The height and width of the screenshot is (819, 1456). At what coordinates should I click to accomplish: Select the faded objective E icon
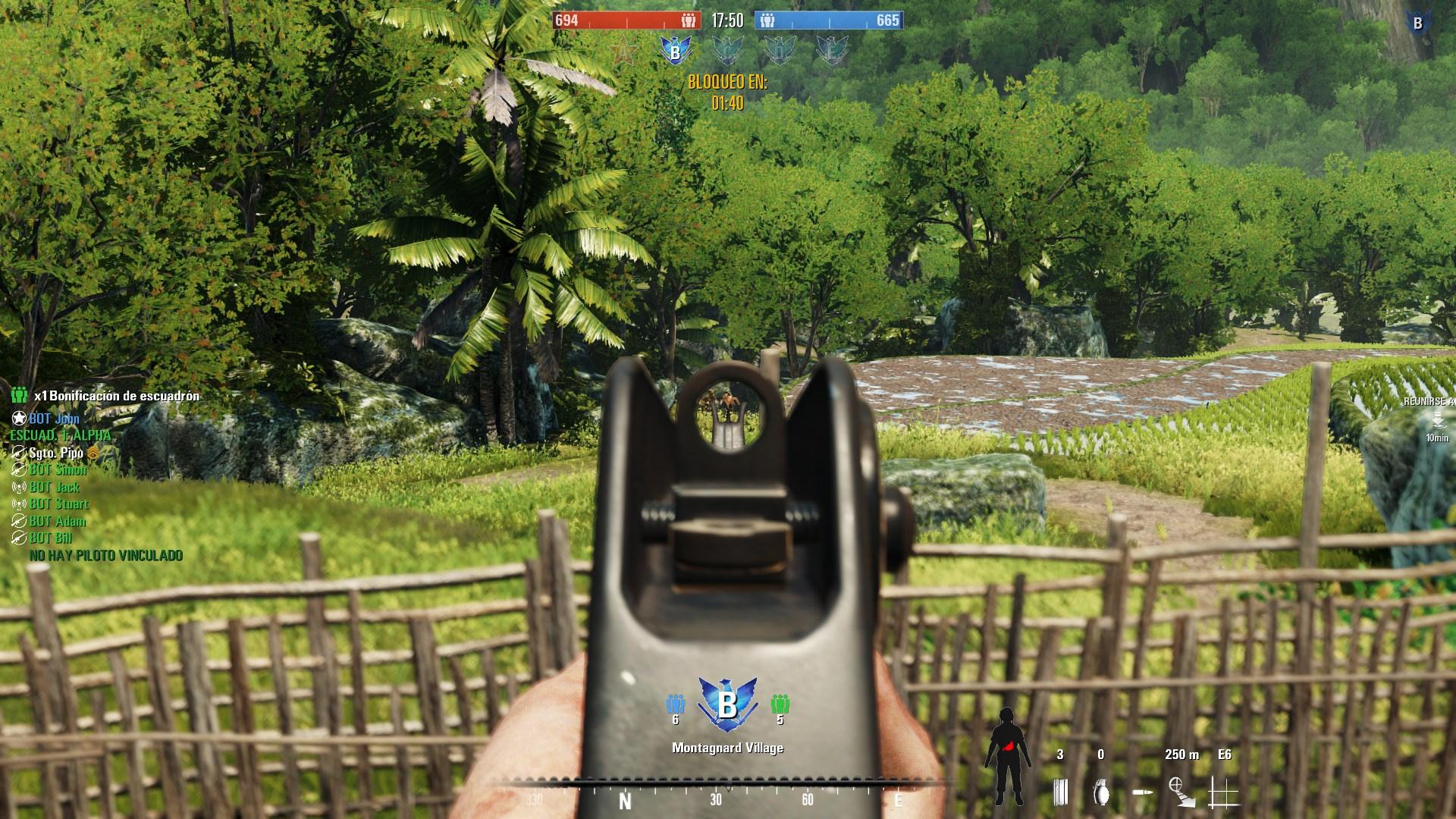[x=832, y=50]
